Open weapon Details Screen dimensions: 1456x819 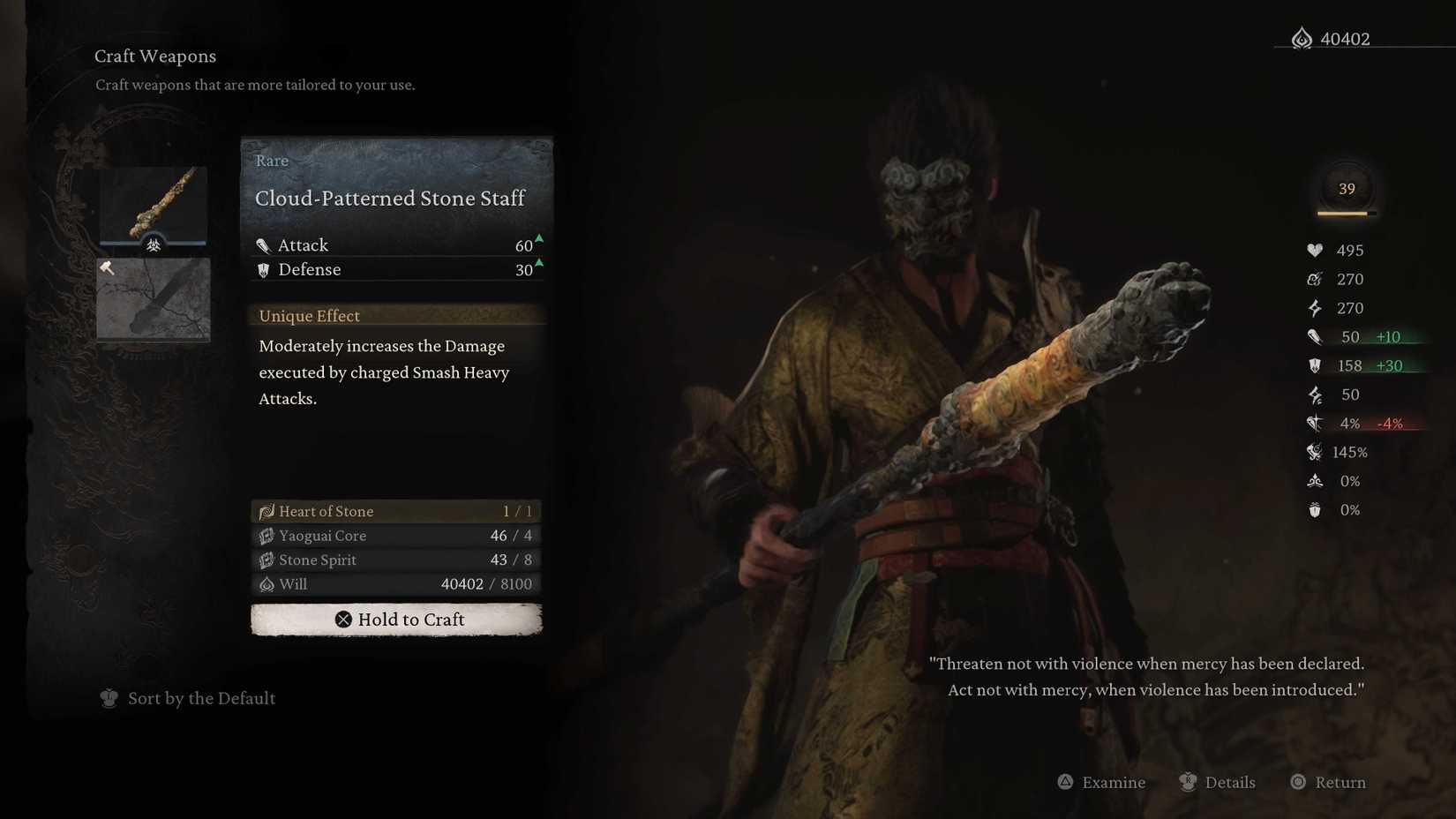pyautogui.click(x=1218, y=782)
